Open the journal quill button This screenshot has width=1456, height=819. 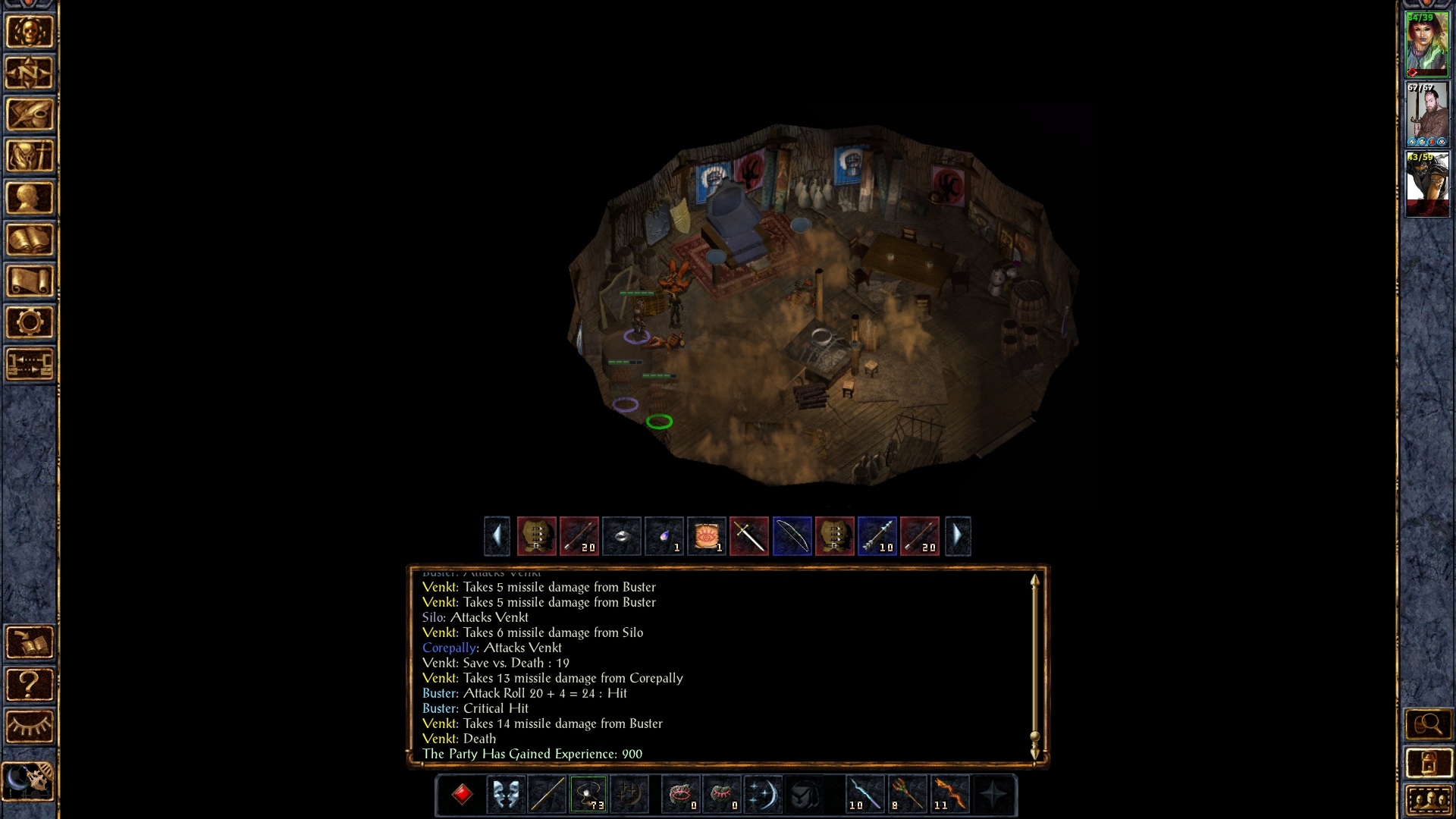pos(30,115)
